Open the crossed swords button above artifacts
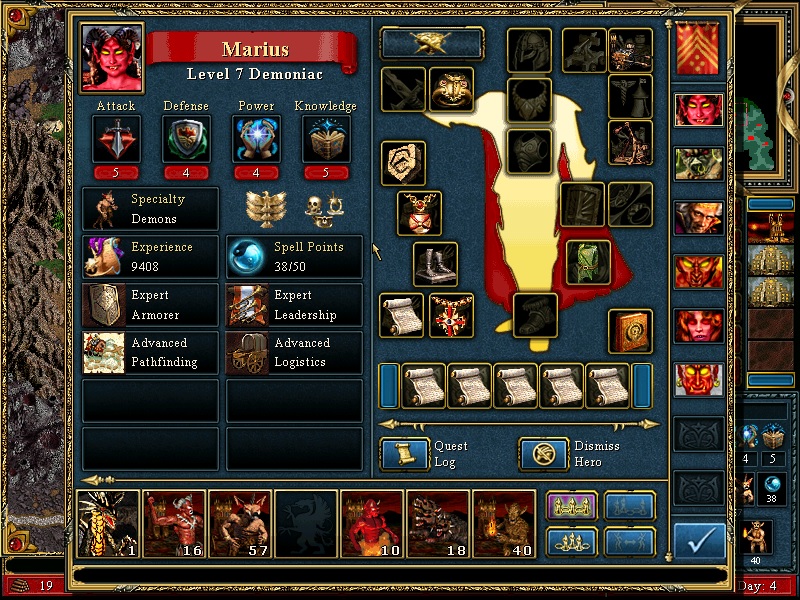This screenshot has height=600, width=800. 432,42
